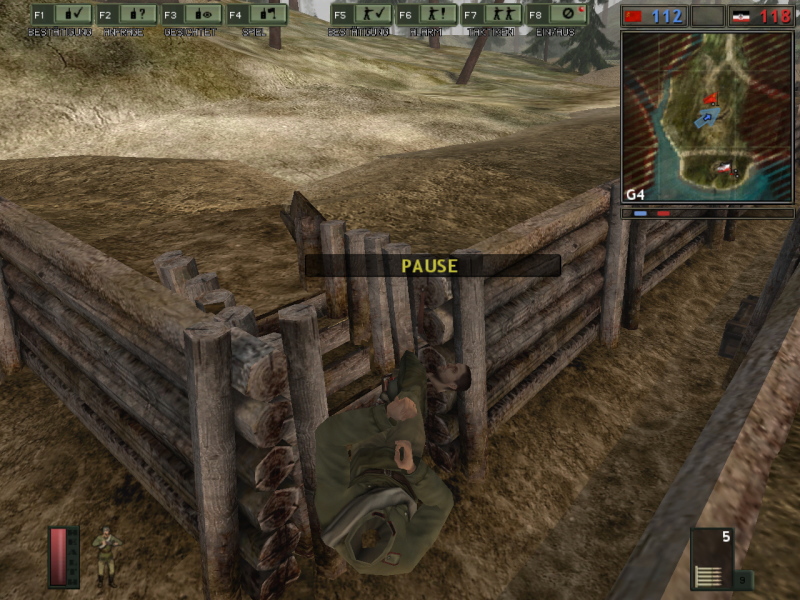Select the German flag control point on minimap
The width and height of the screenshot is (800, 600).
722,168
